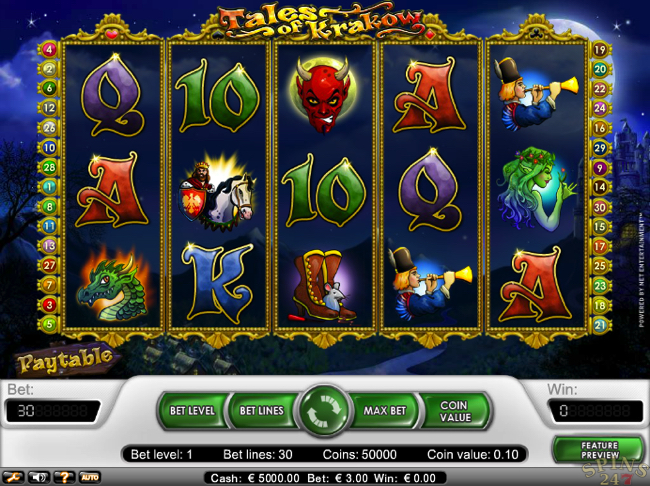
Task: Adjust the Coin Value
Action: [x=454, y=411]
